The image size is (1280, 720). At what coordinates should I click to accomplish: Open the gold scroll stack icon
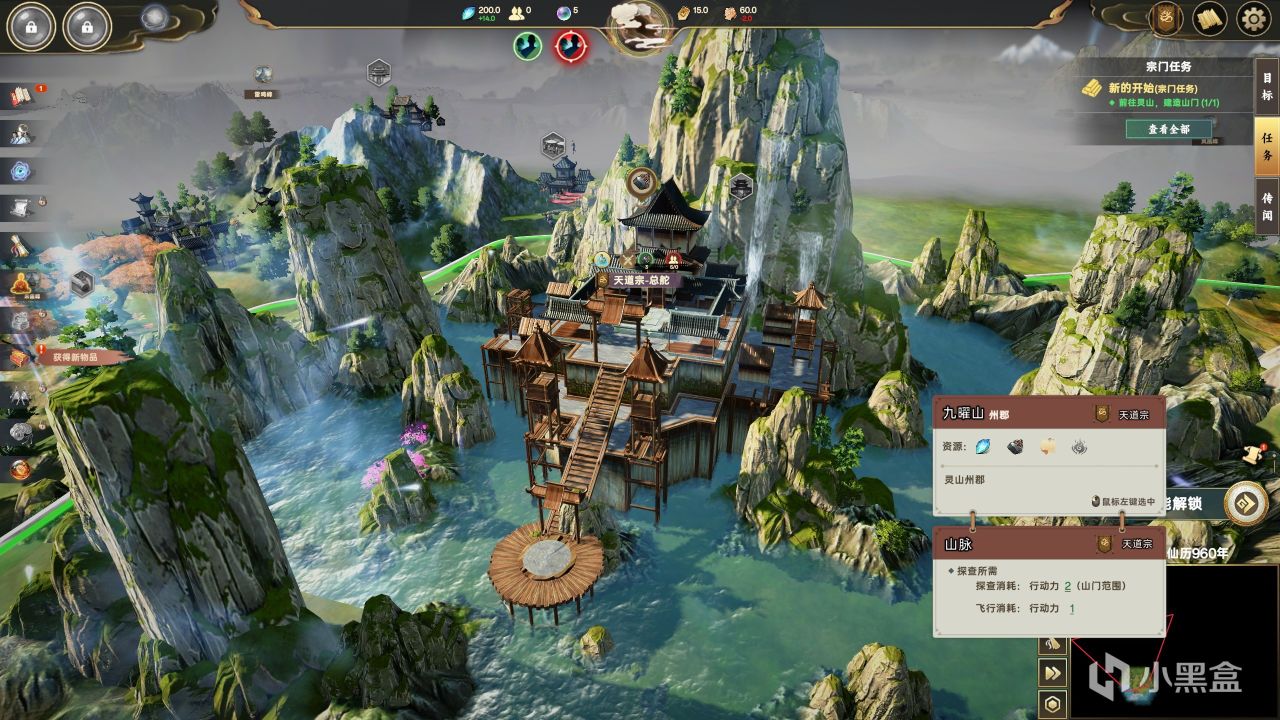pyautogui.click(x=1210, y=18)
